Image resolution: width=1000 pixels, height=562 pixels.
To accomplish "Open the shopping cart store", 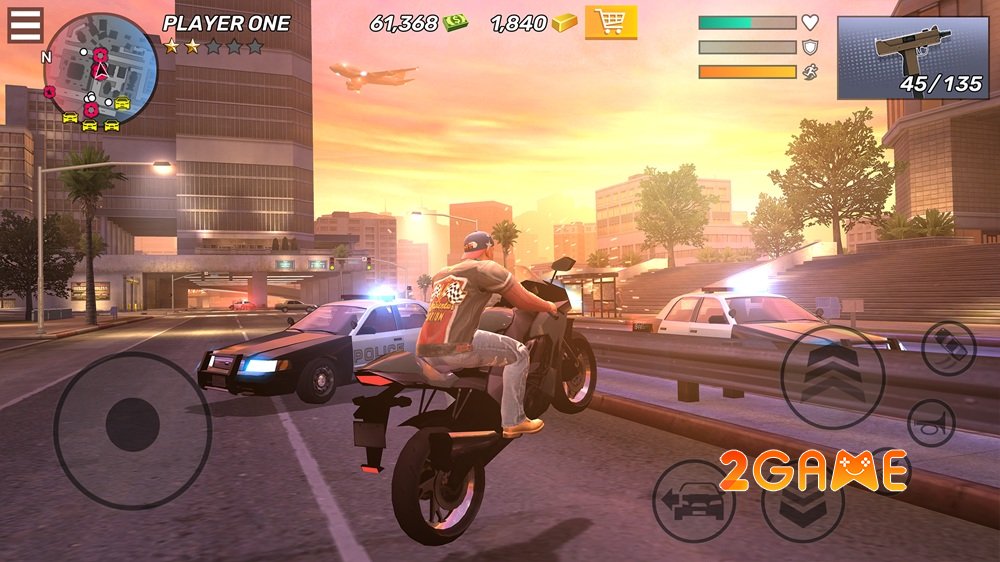I will (611, 21).
